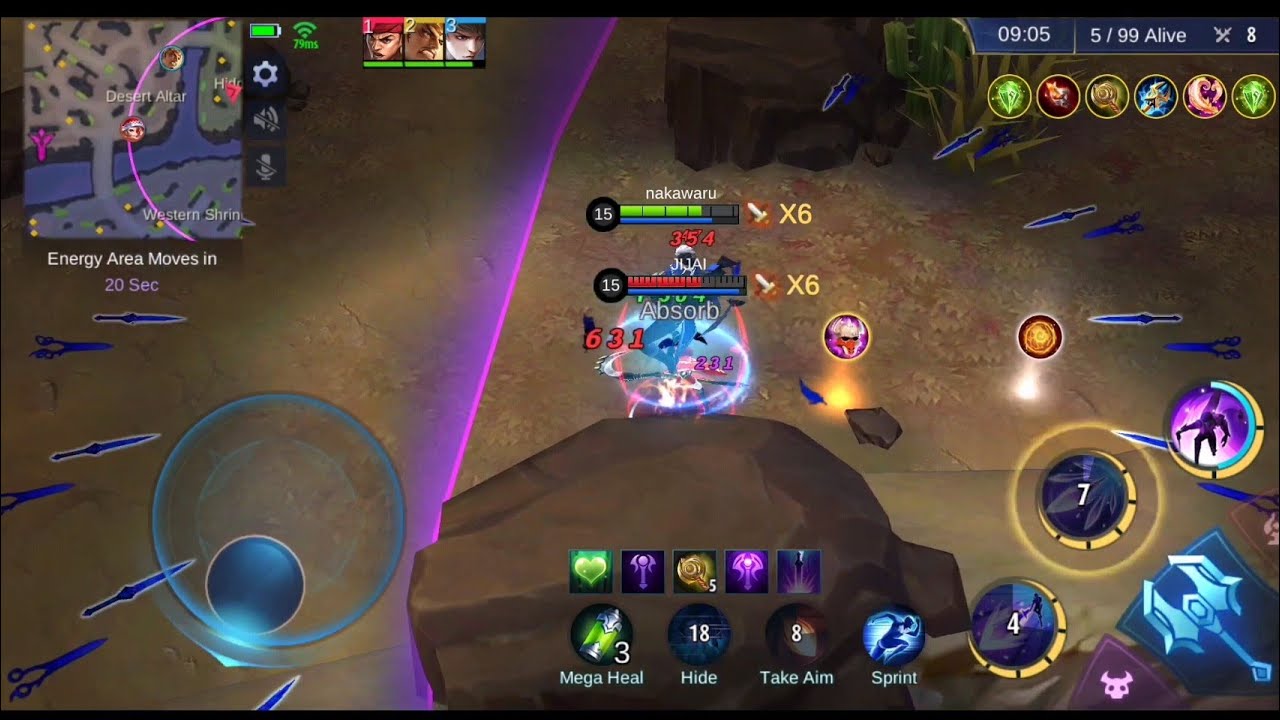The width and height of the screenshot is (1280, 720).
Task: Tap the skill button showing cooldown 7
Action: [1084, 497]
